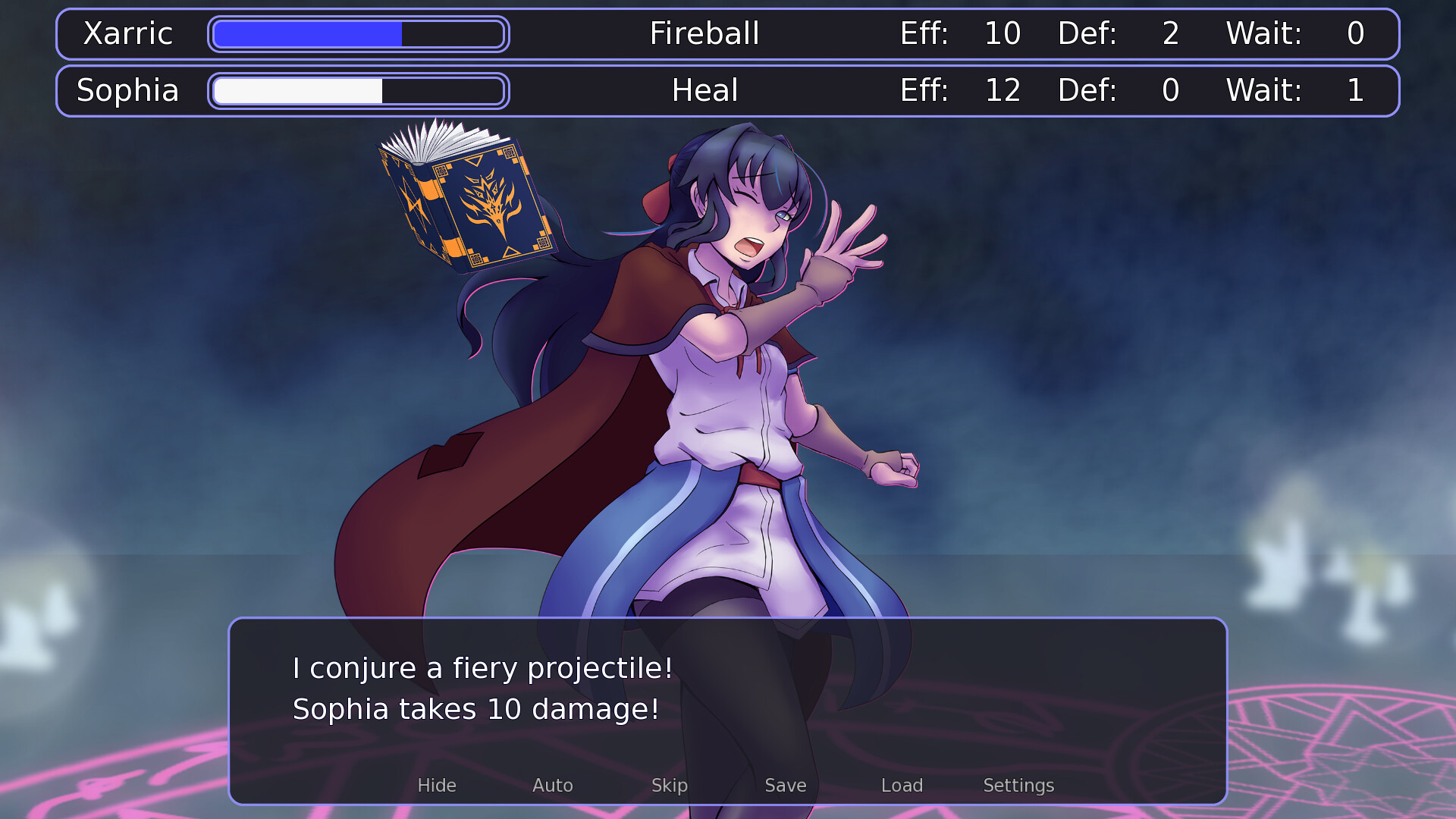The height and width of the screenshot is (819, 1456).
Task: Open the Settings menu
Action: [1018, 786]
